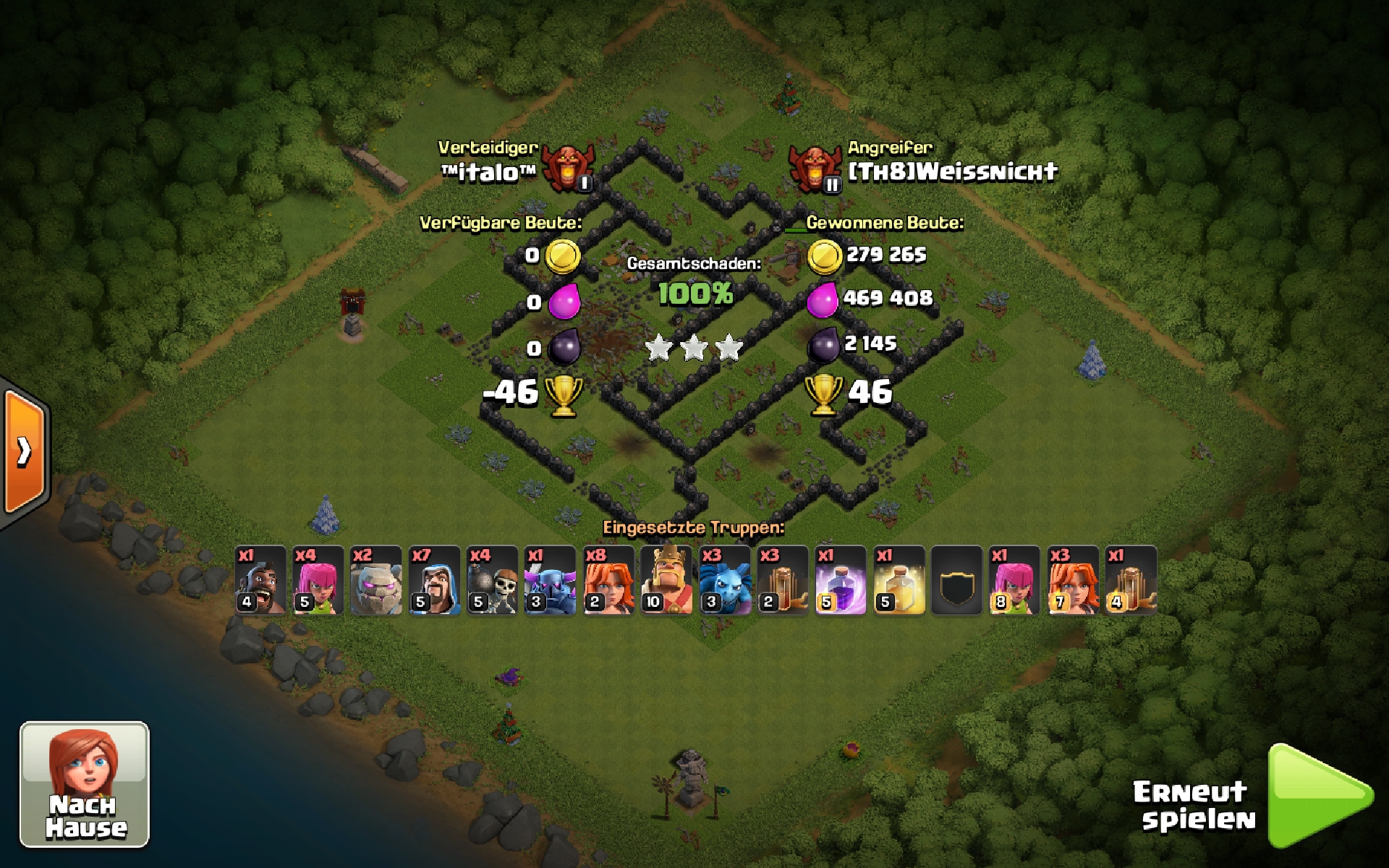Image resolution: width=1389 pixels, height=868 pixels.
Task: Select the purple Rage spell card
Action: click(x=841, y=580)
